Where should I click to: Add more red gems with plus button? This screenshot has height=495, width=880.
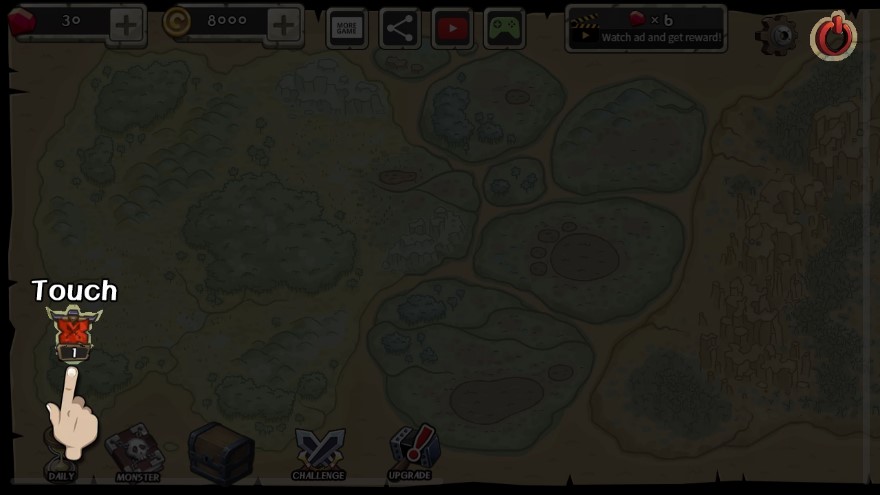pos(126,25)
